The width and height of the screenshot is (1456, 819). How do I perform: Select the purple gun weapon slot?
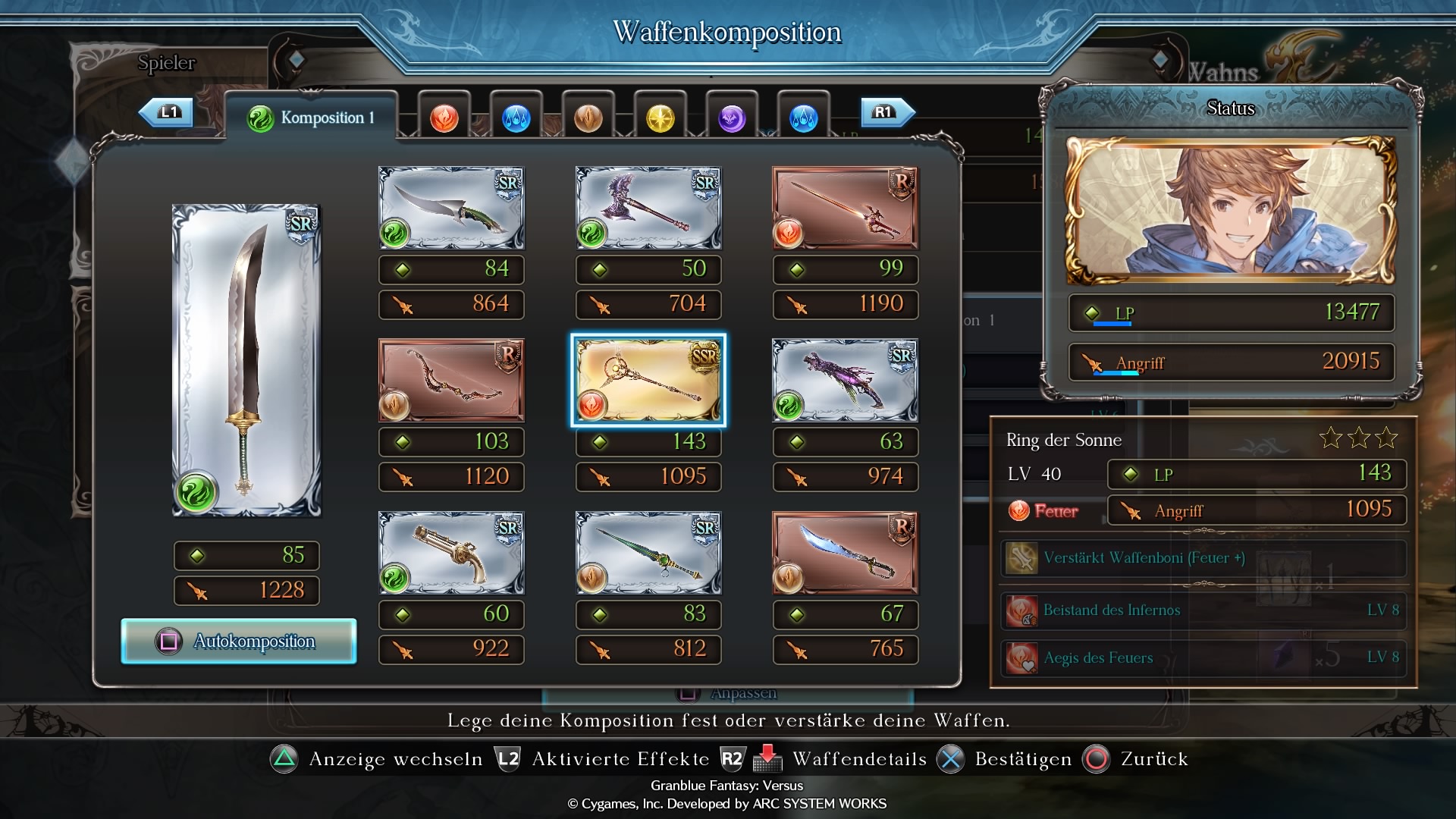845,380
